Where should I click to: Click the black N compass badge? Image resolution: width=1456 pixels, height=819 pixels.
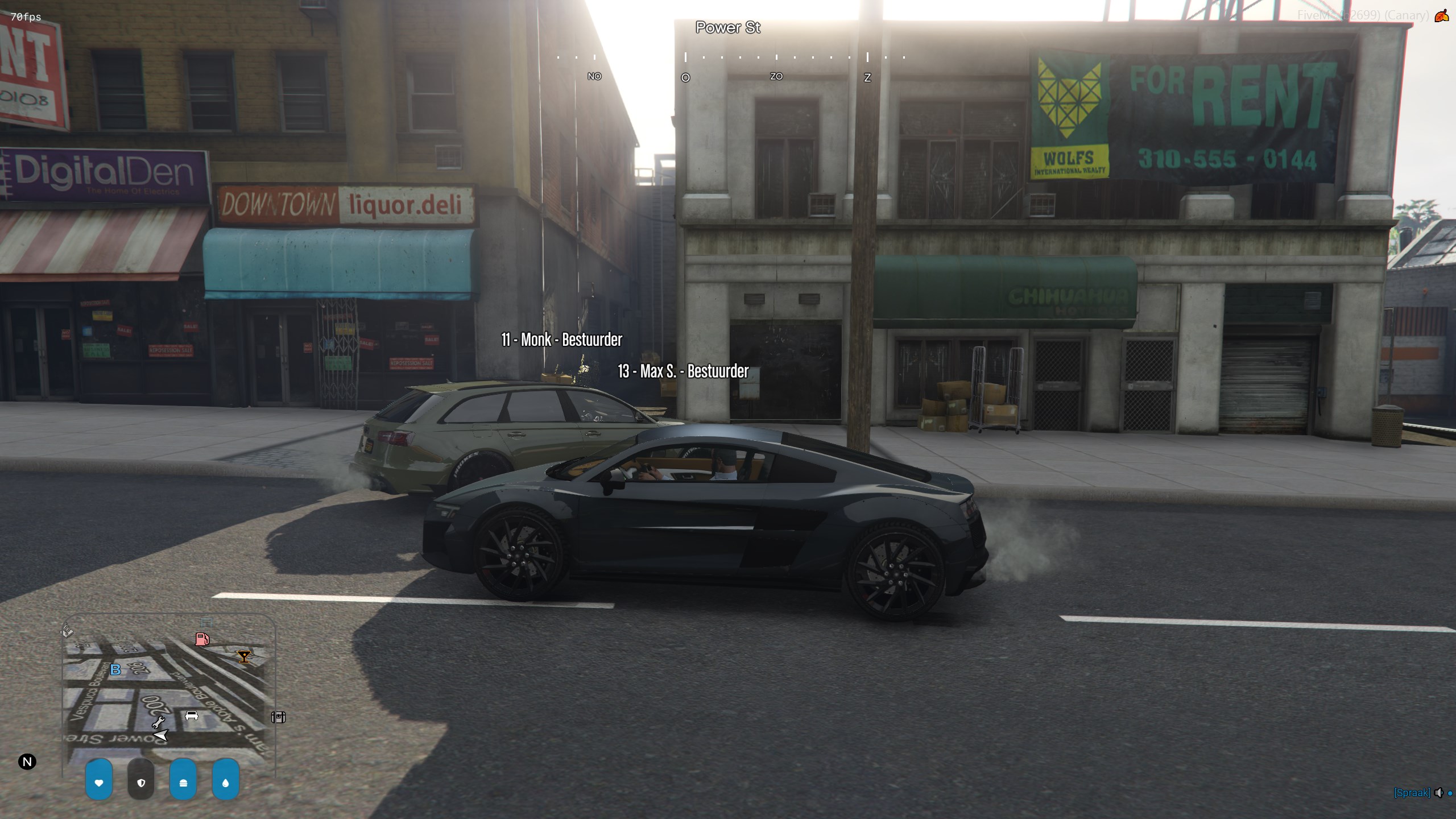(x=27, y=762)
